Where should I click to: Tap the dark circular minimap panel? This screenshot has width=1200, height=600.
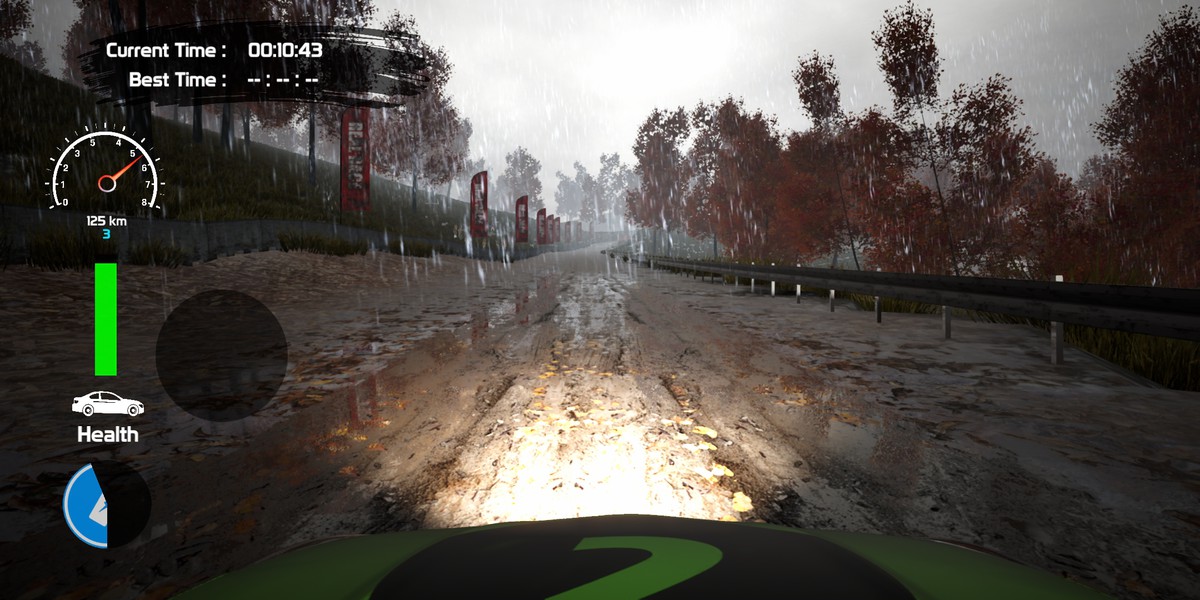pos(221,355)
